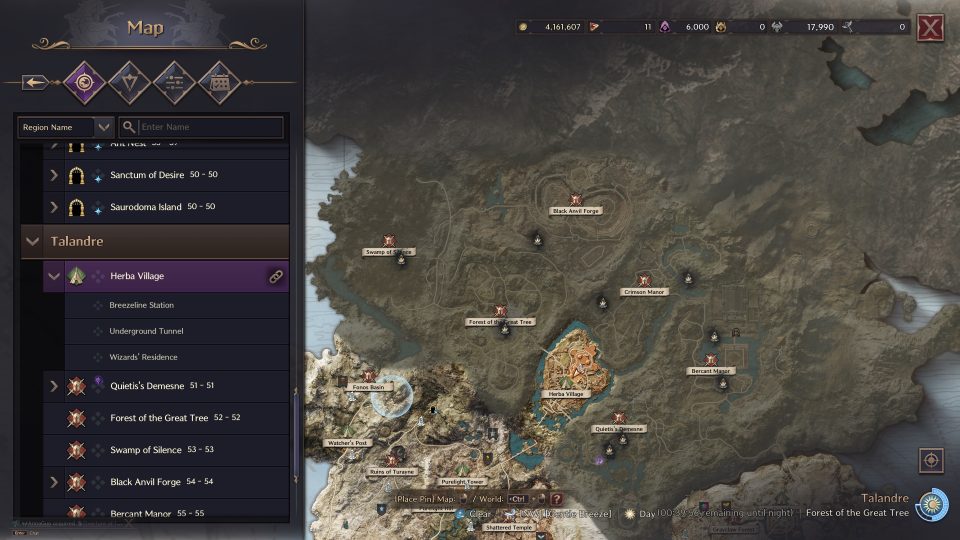The width and height of the screenshot is (960, 540).
Task: Click the link icon on Herba Village
Action: (x=276, y=277)
